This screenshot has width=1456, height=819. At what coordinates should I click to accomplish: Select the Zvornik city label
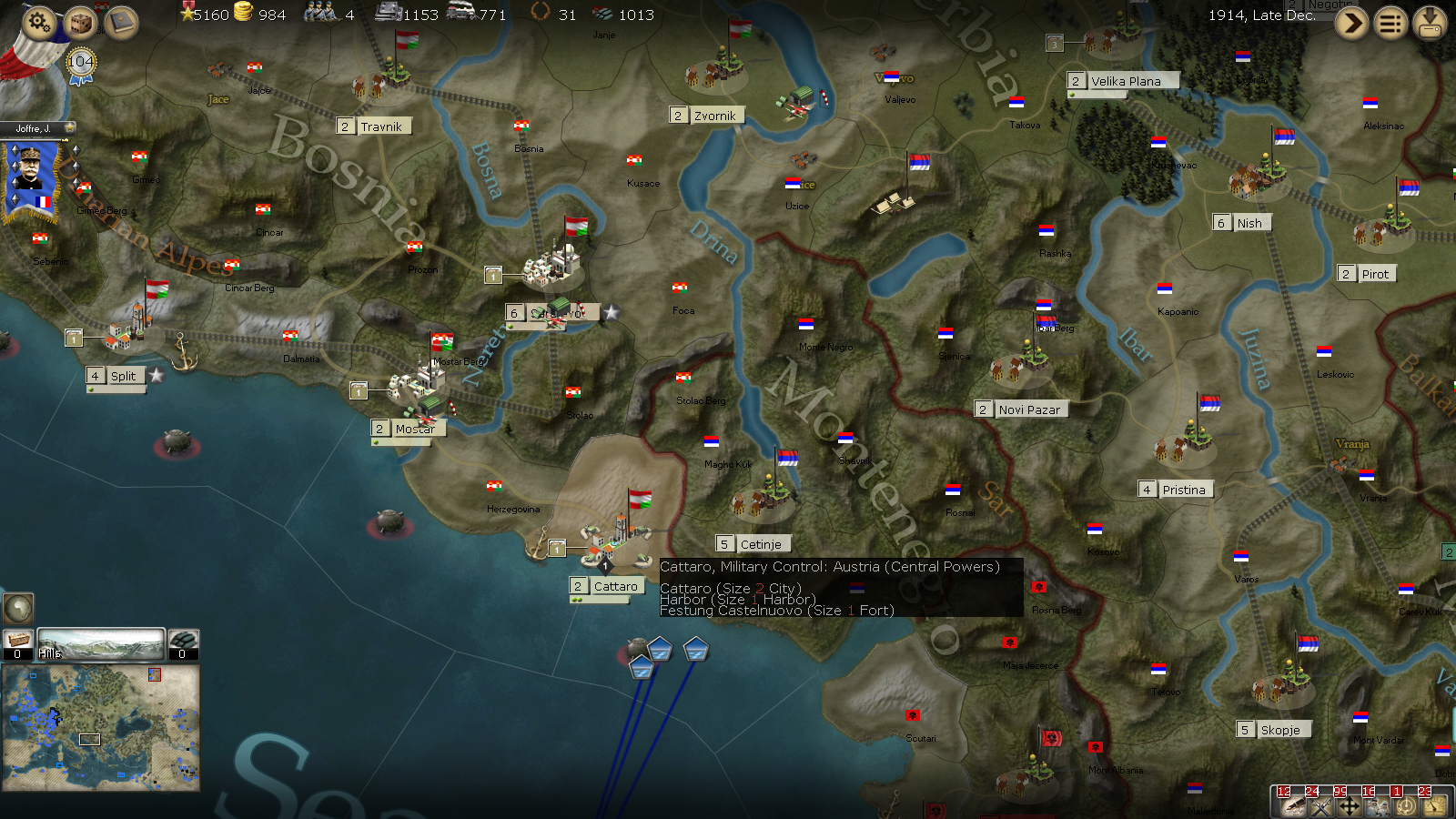714,116
